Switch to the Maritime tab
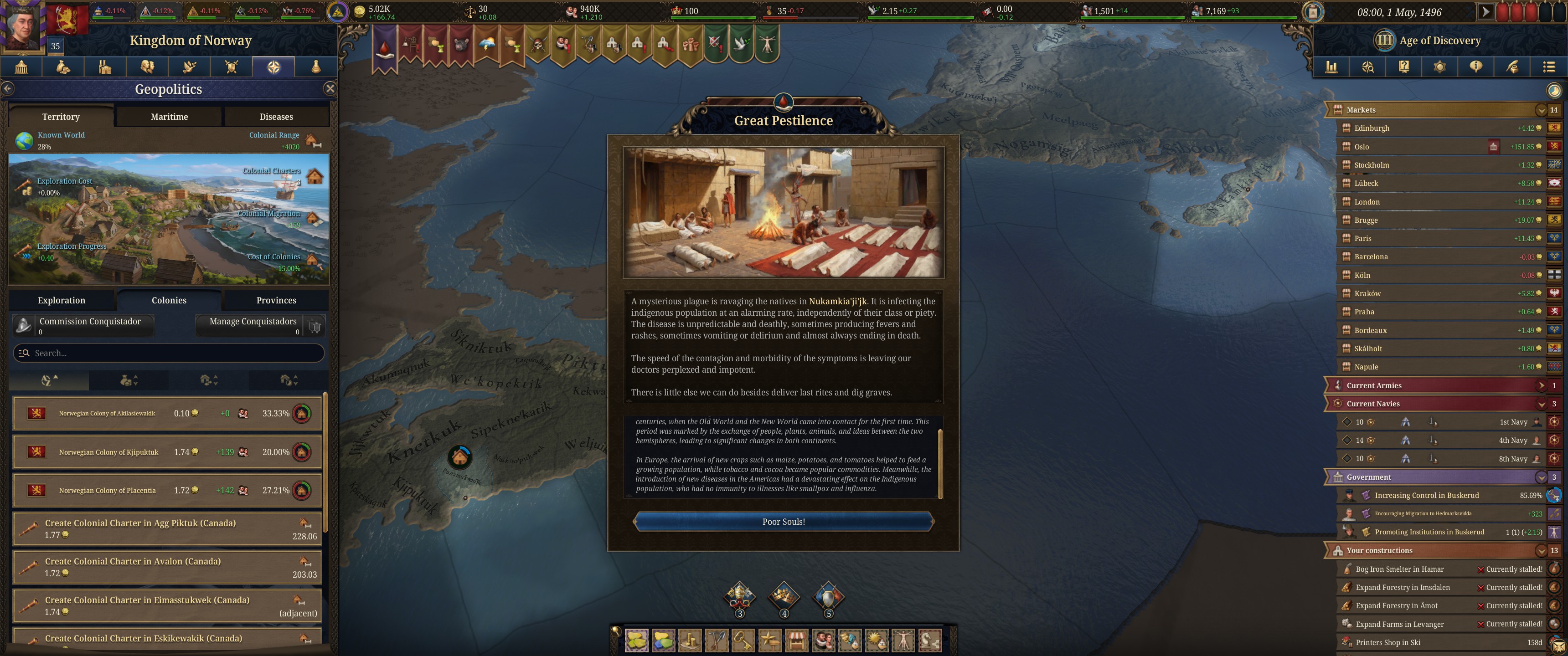The width and height of the screenshot is (1568, 656). click(169, 116)
